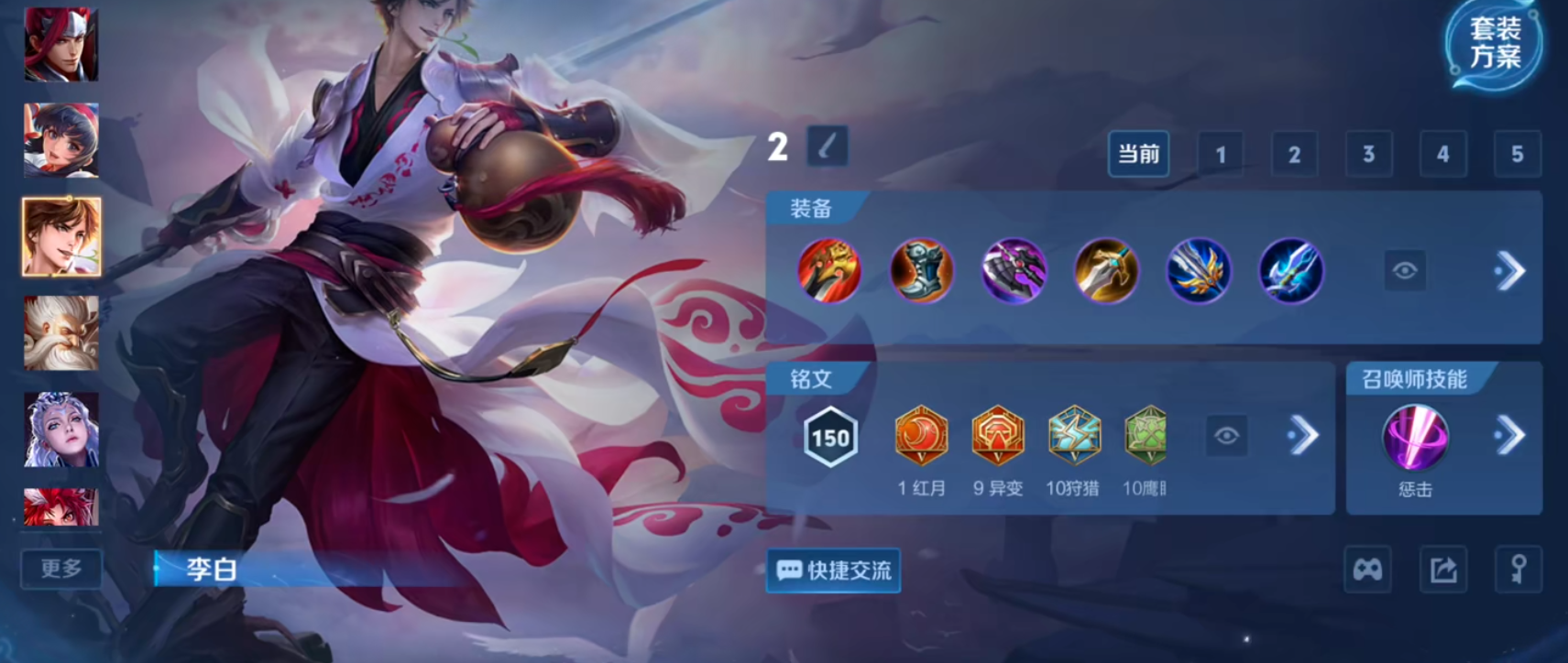This screenshot has width=1568, height=663.
Task: Select the red blade equipment item
Action: (x=829, y=271)
